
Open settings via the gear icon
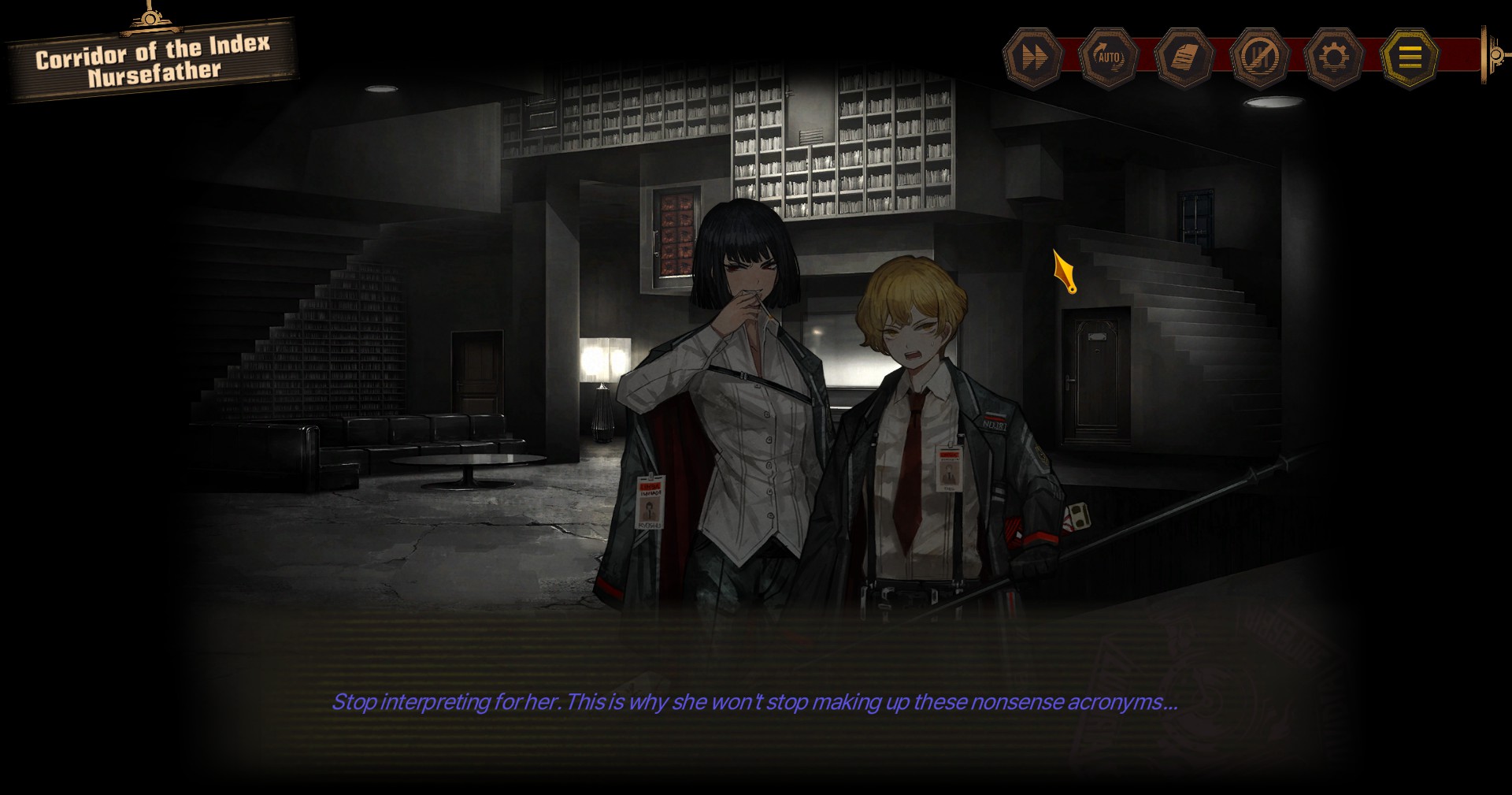coord(1333,58)
